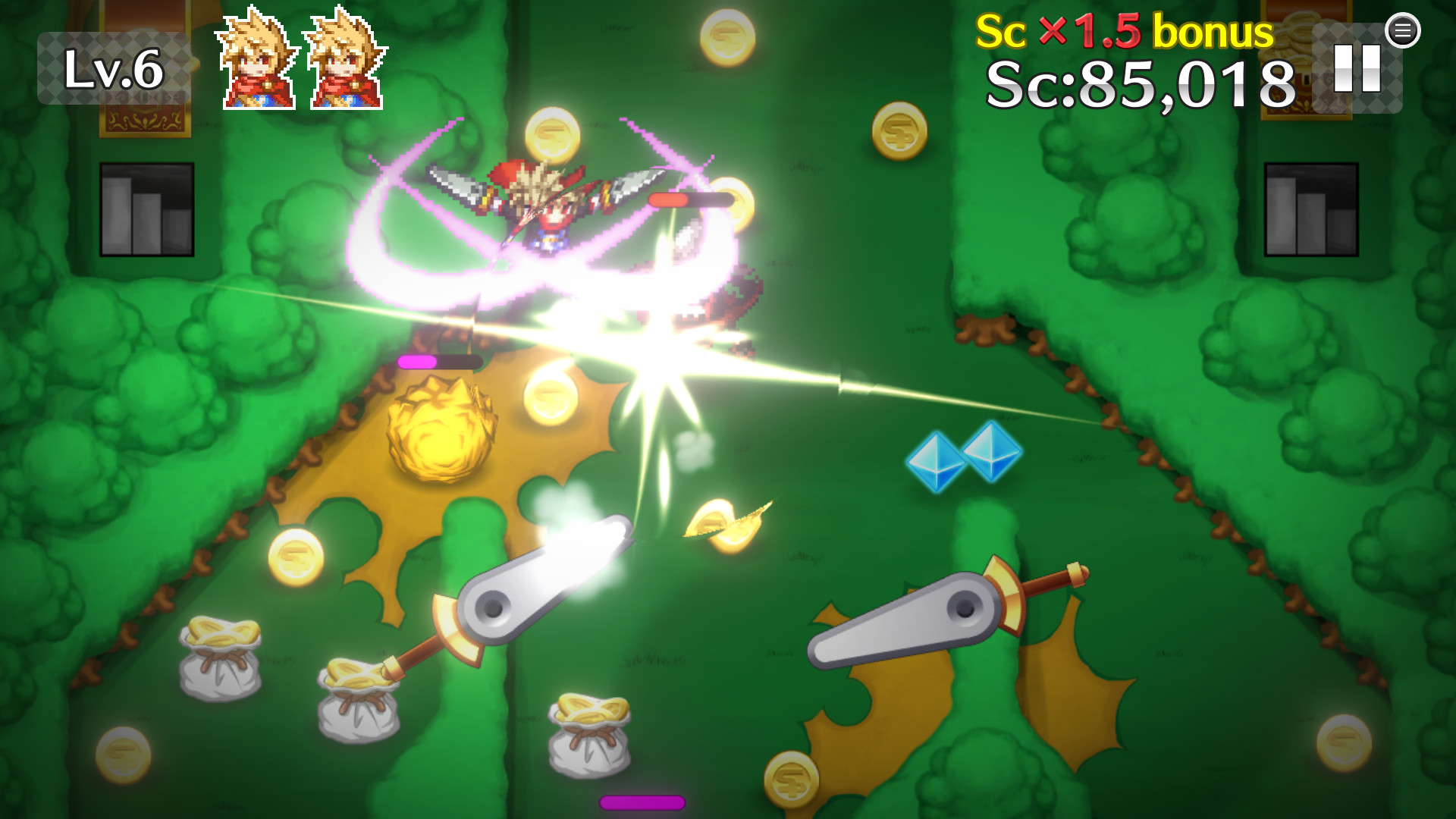1456x819 pixels.
Task: Open the hamburger menu icon top-right
Action: tap(1404, 31)
